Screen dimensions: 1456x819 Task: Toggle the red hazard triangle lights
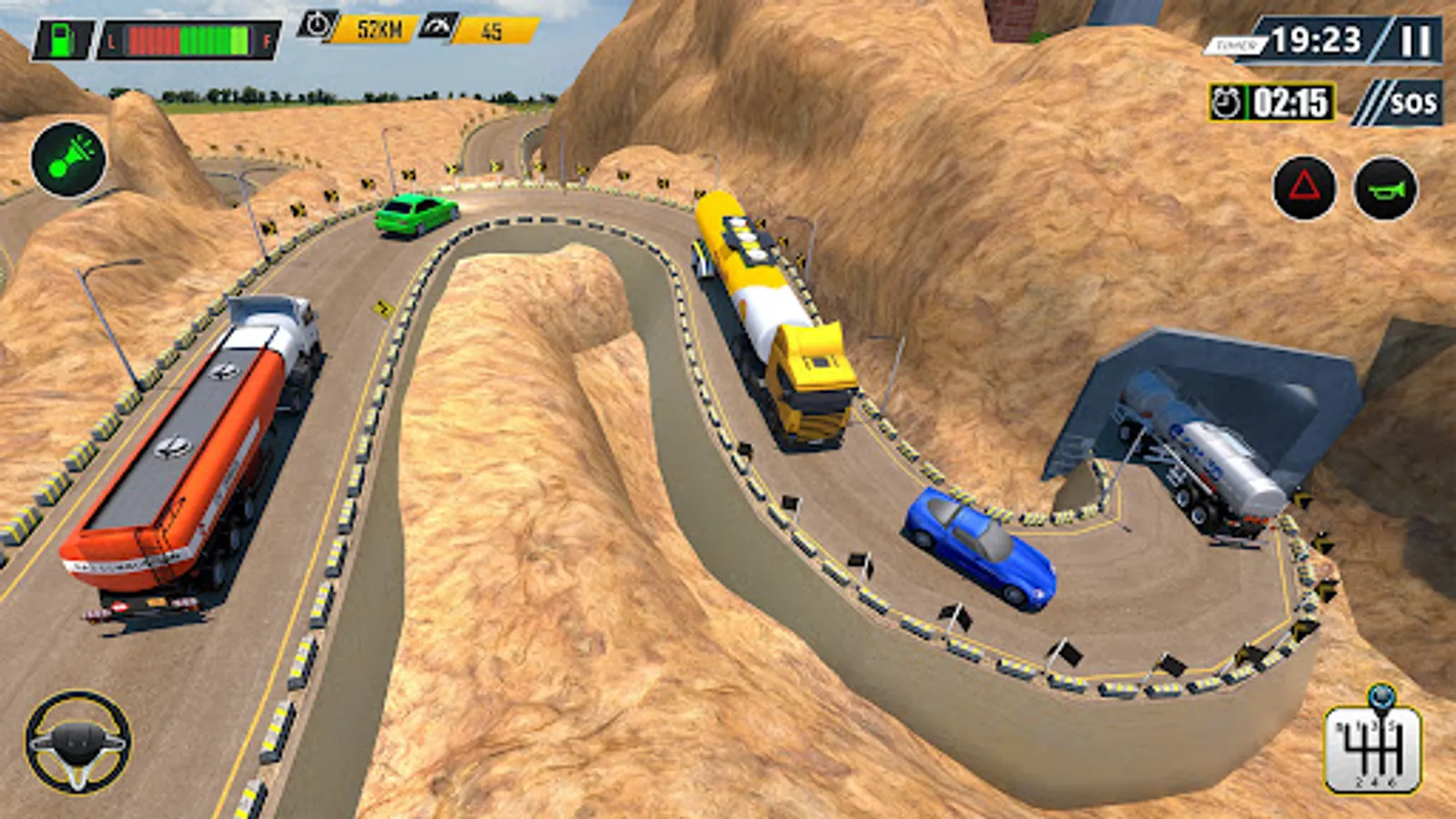pos(1304,188)
